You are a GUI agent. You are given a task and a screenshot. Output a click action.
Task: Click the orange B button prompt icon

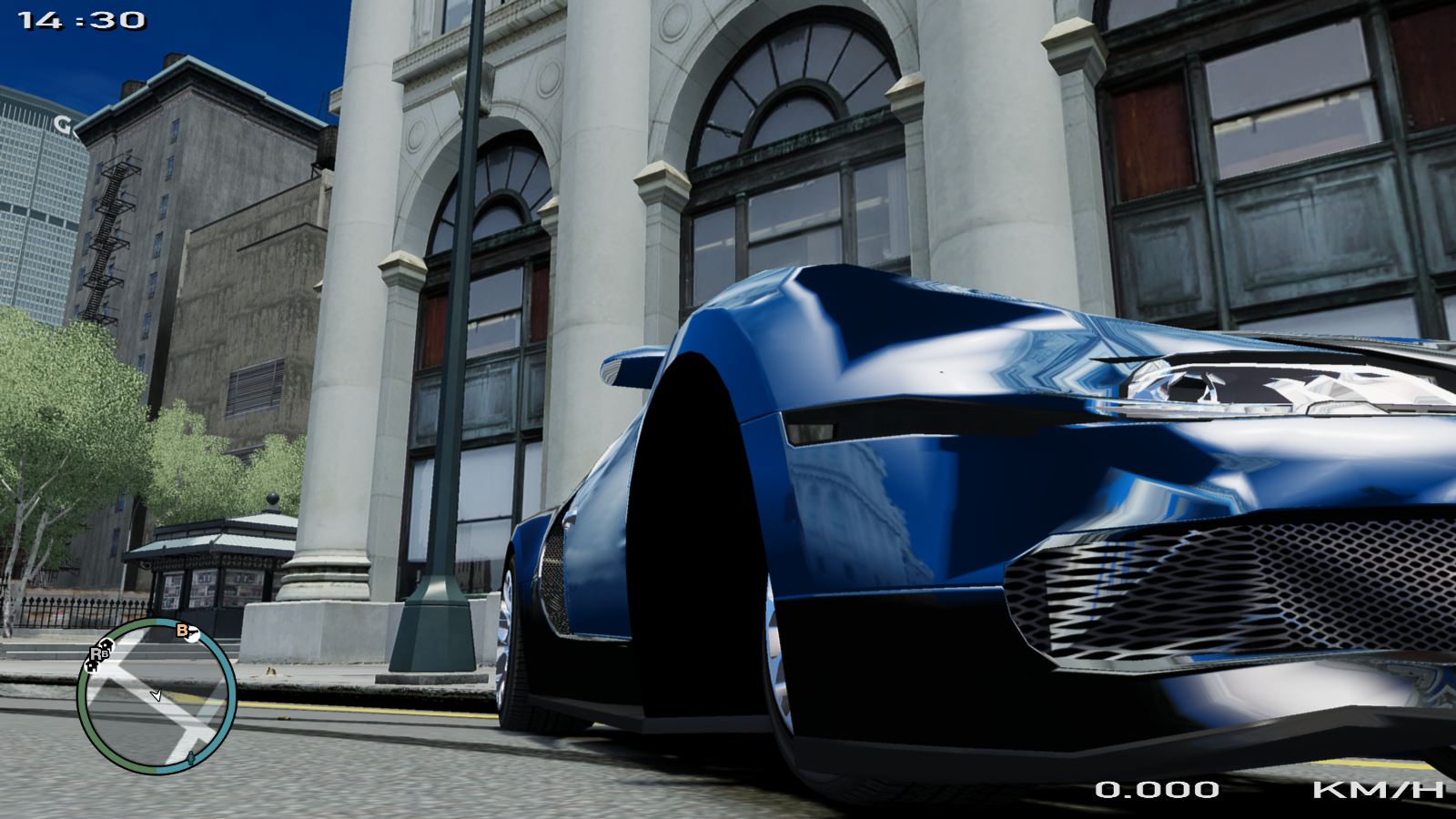coord(181,631)
